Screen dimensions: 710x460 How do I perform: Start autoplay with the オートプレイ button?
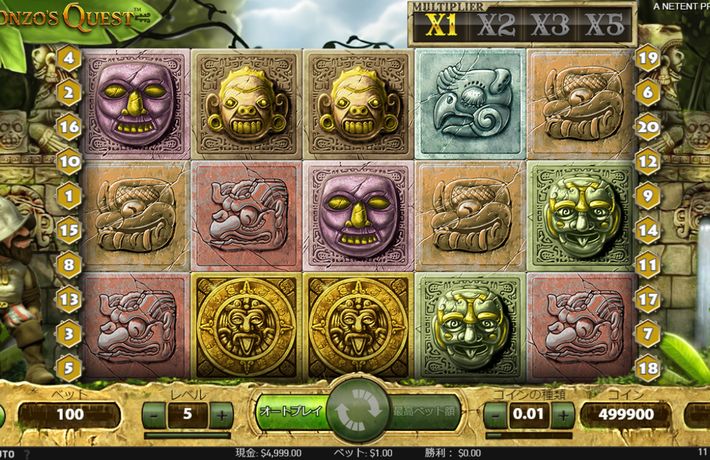(x=289, y=411)
